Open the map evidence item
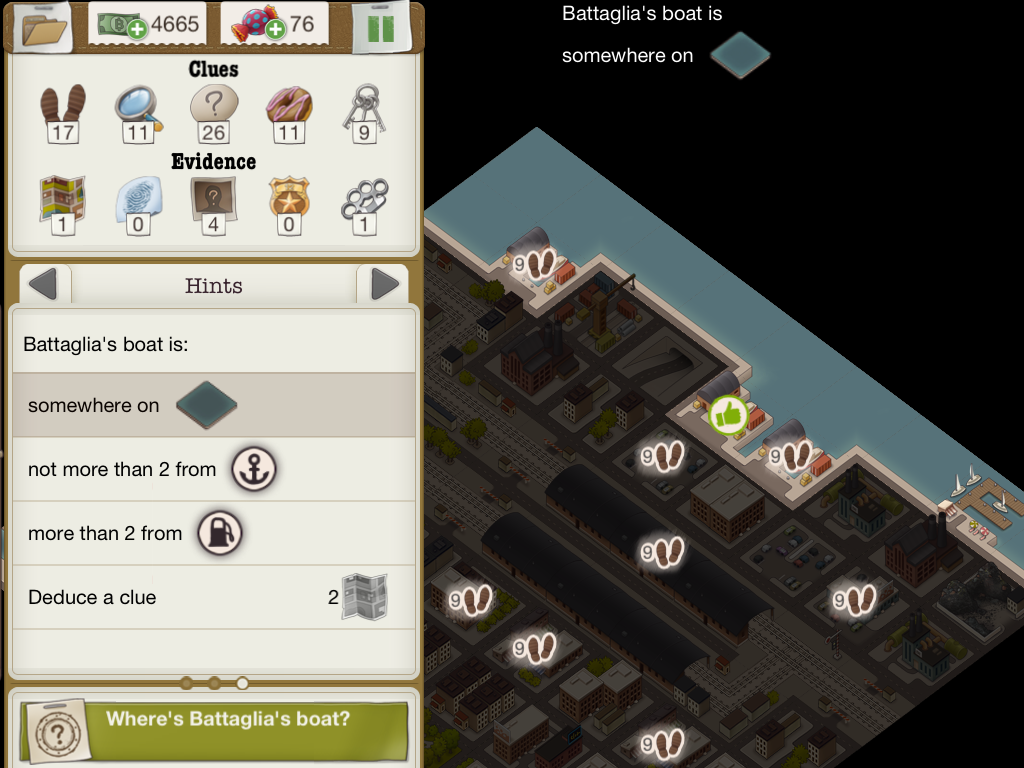Image resolution: width=1024 pixels, height=768 pixels. [61, 199]
